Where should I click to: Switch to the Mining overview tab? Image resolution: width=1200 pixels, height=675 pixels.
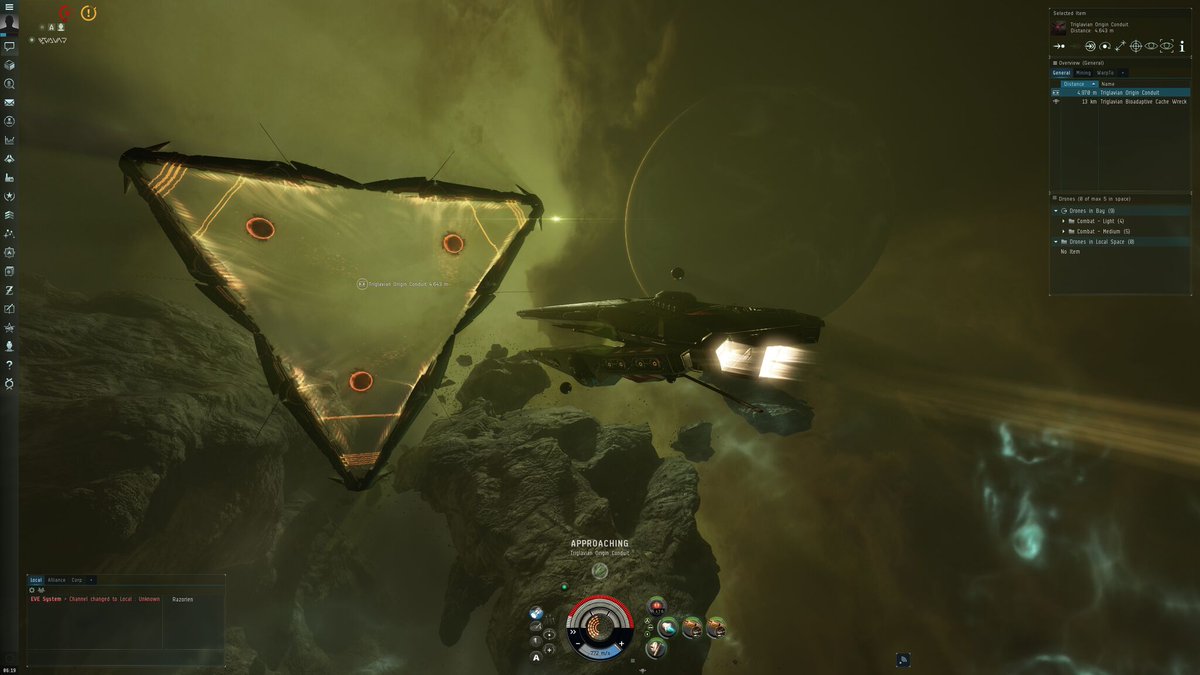coord(1083,73)
